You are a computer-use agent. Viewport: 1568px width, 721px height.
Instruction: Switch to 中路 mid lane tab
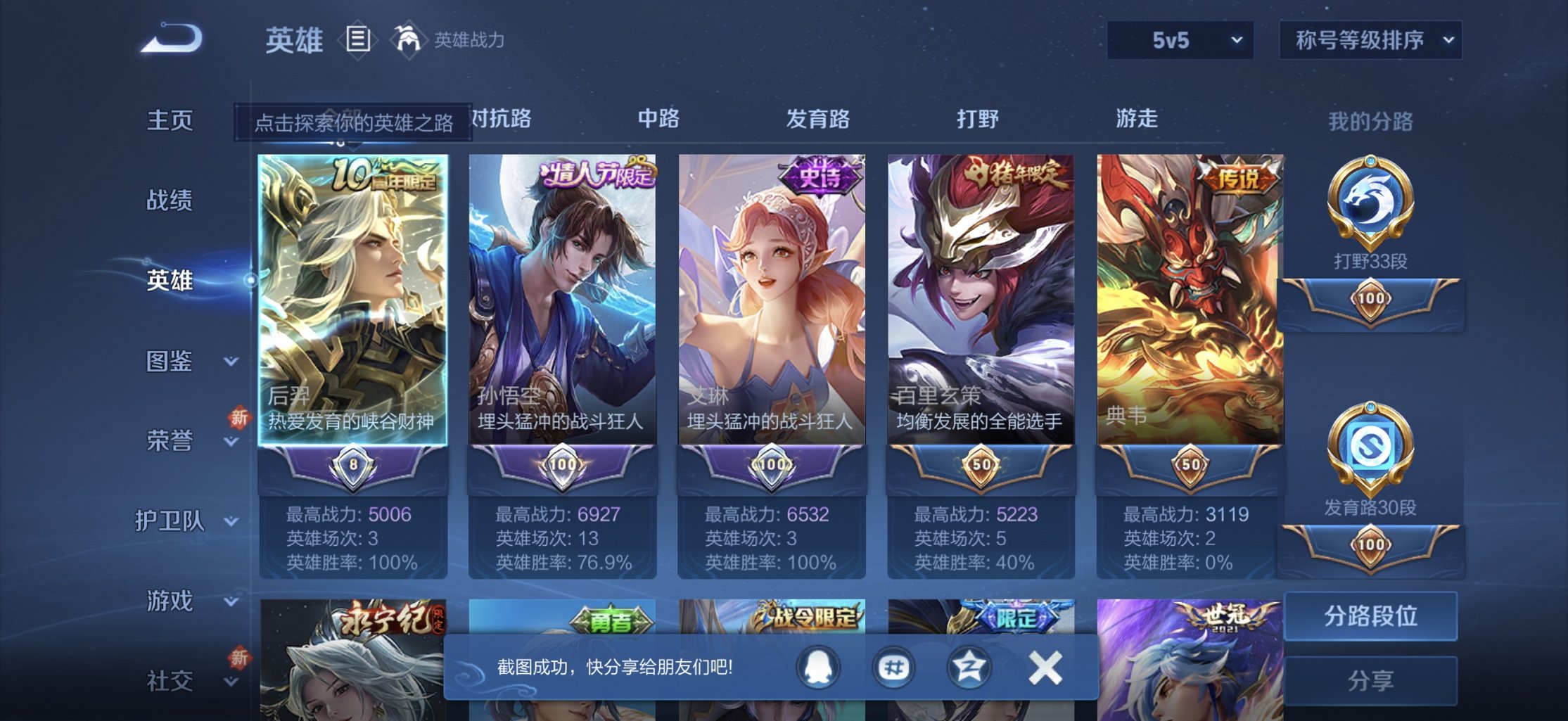pos(657,120)
